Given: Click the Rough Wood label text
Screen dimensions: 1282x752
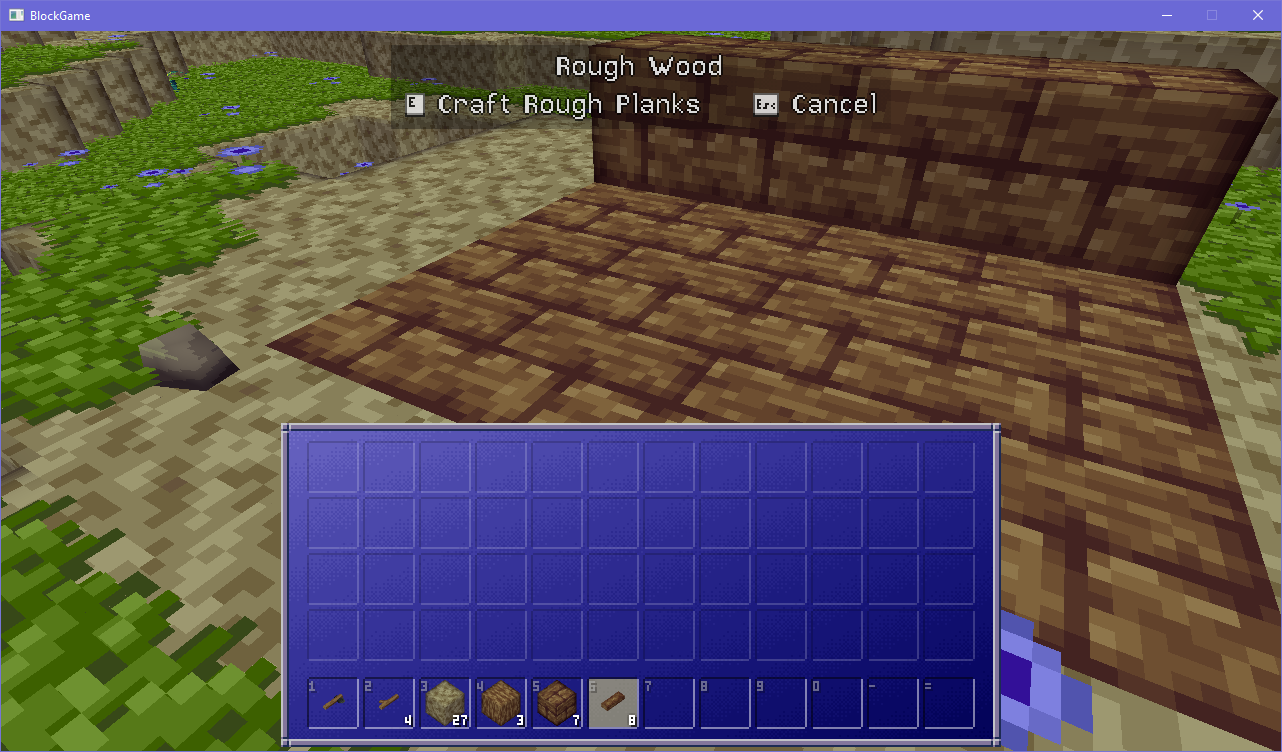Looking at the screenshot, I should pyautogui.click(x=639, y=66).
